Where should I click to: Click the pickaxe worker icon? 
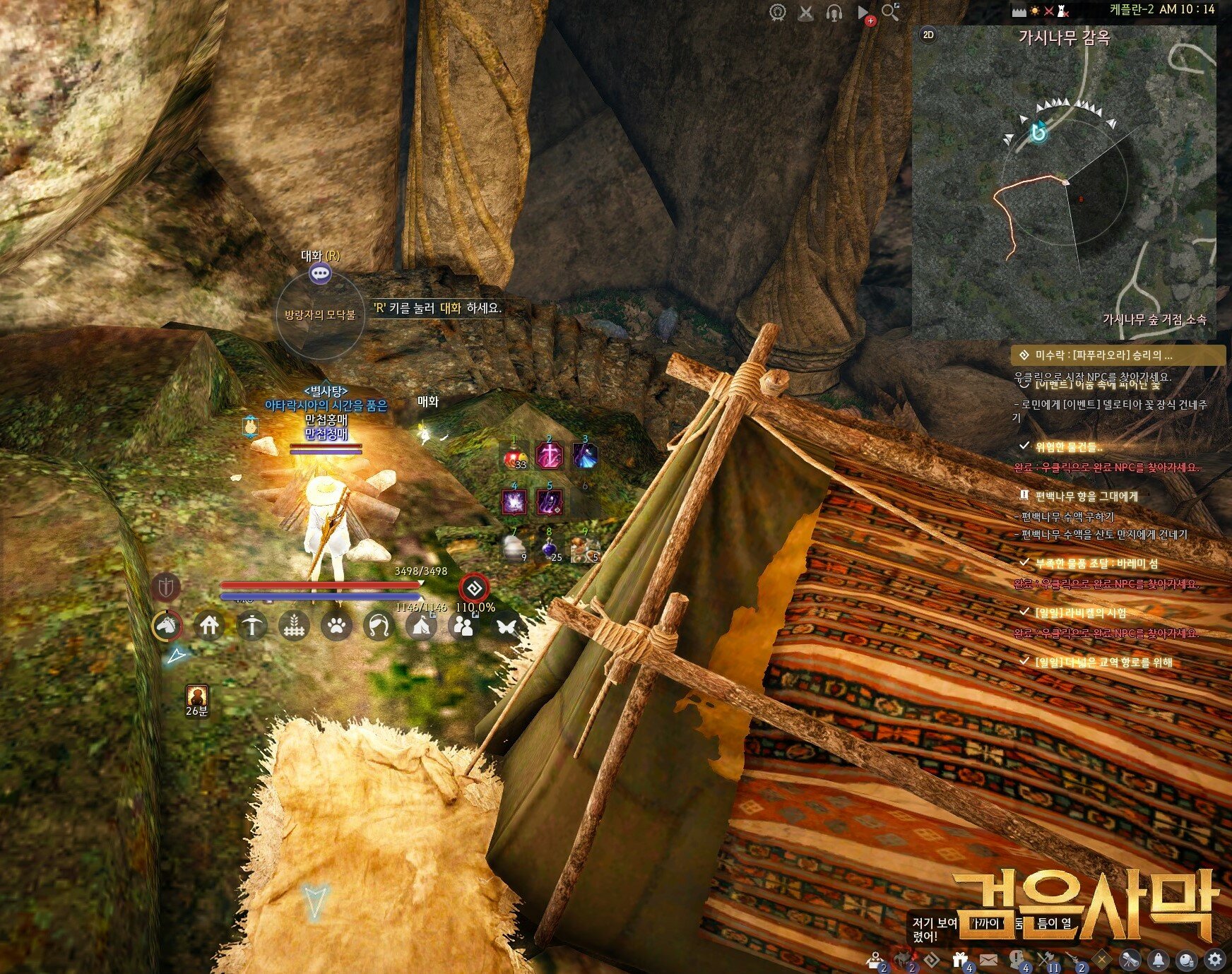(251, 625)
